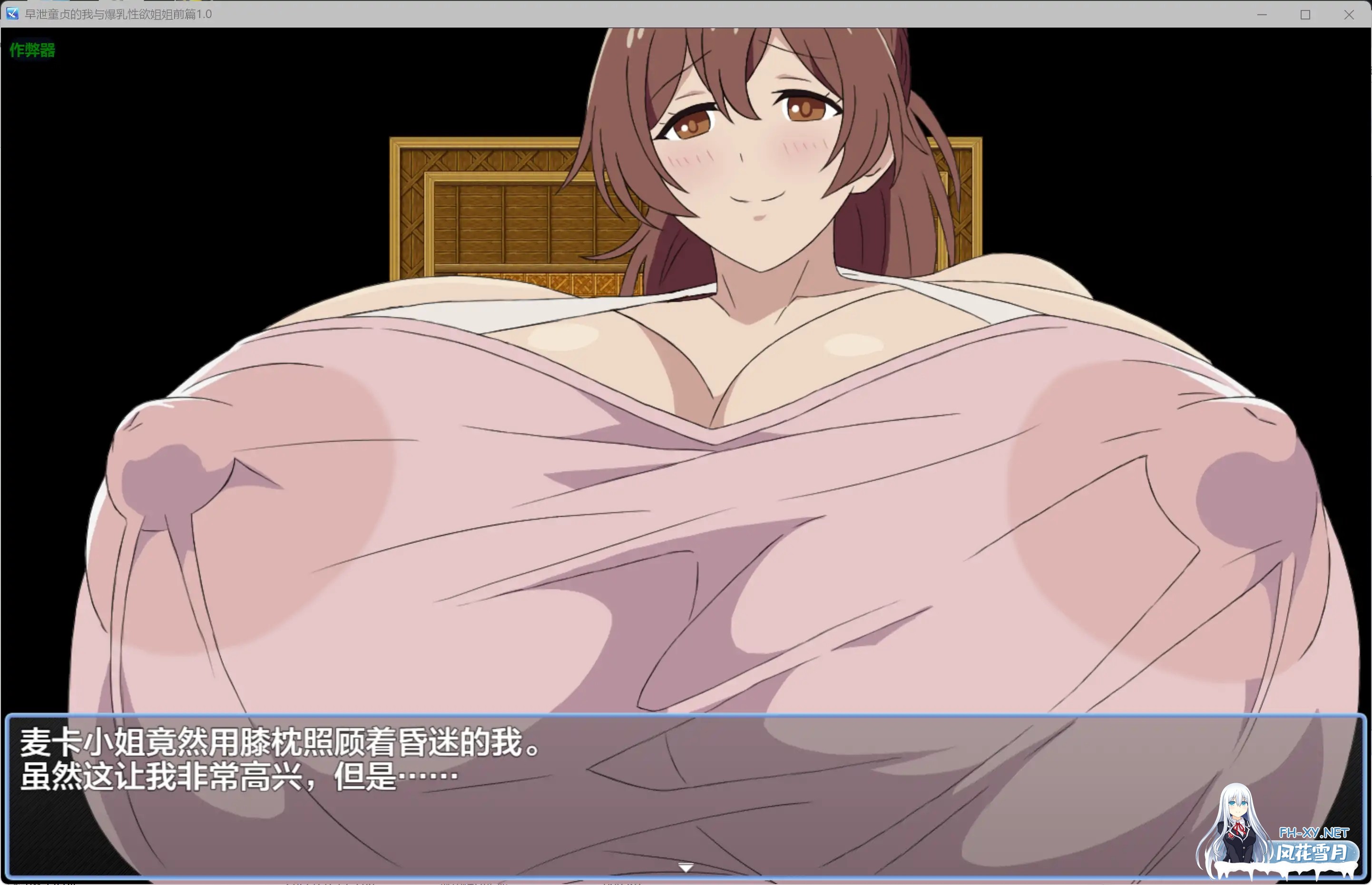Maximize the game window
The width and height of the screenshot is (1372, 885).
[x=1305, y=14]
